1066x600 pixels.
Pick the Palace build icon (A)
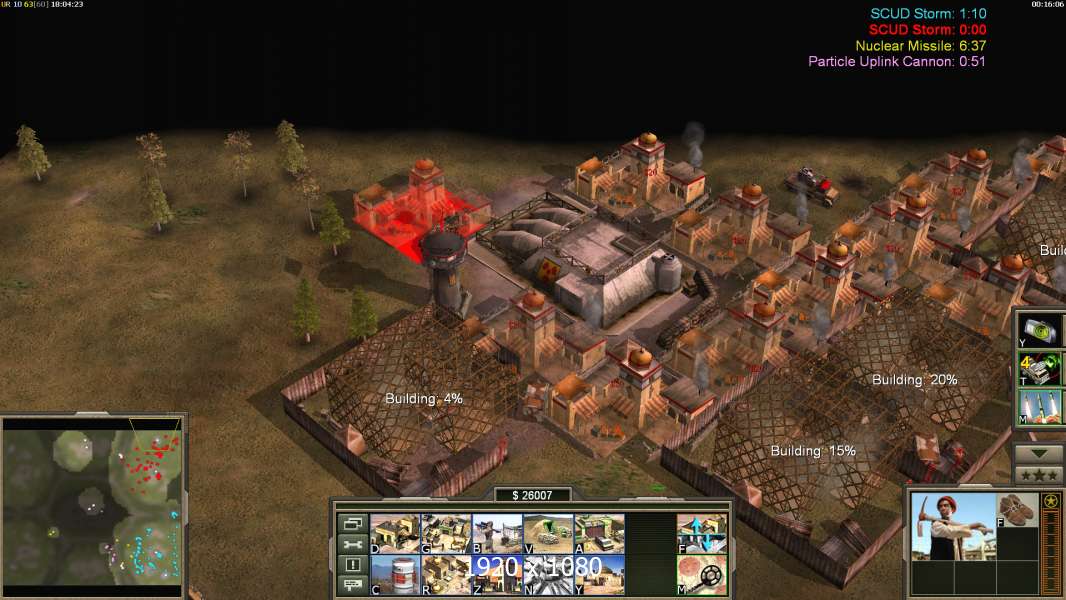coord(599,534)
